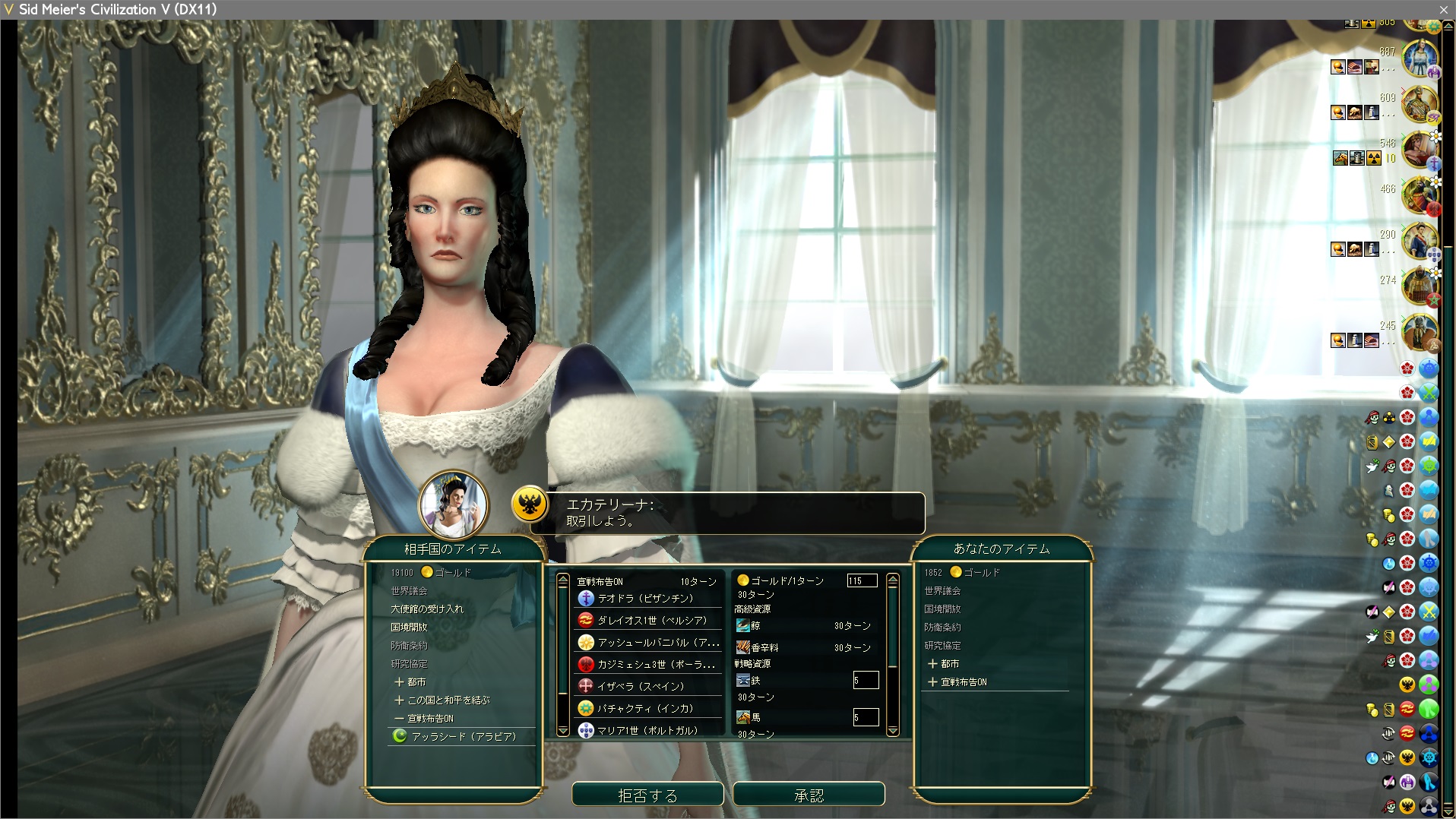Image resolution: width=1456 pixels, height=819 pixels.
Task: Expand この国と和平を結ぶ option
Action: 442,700
